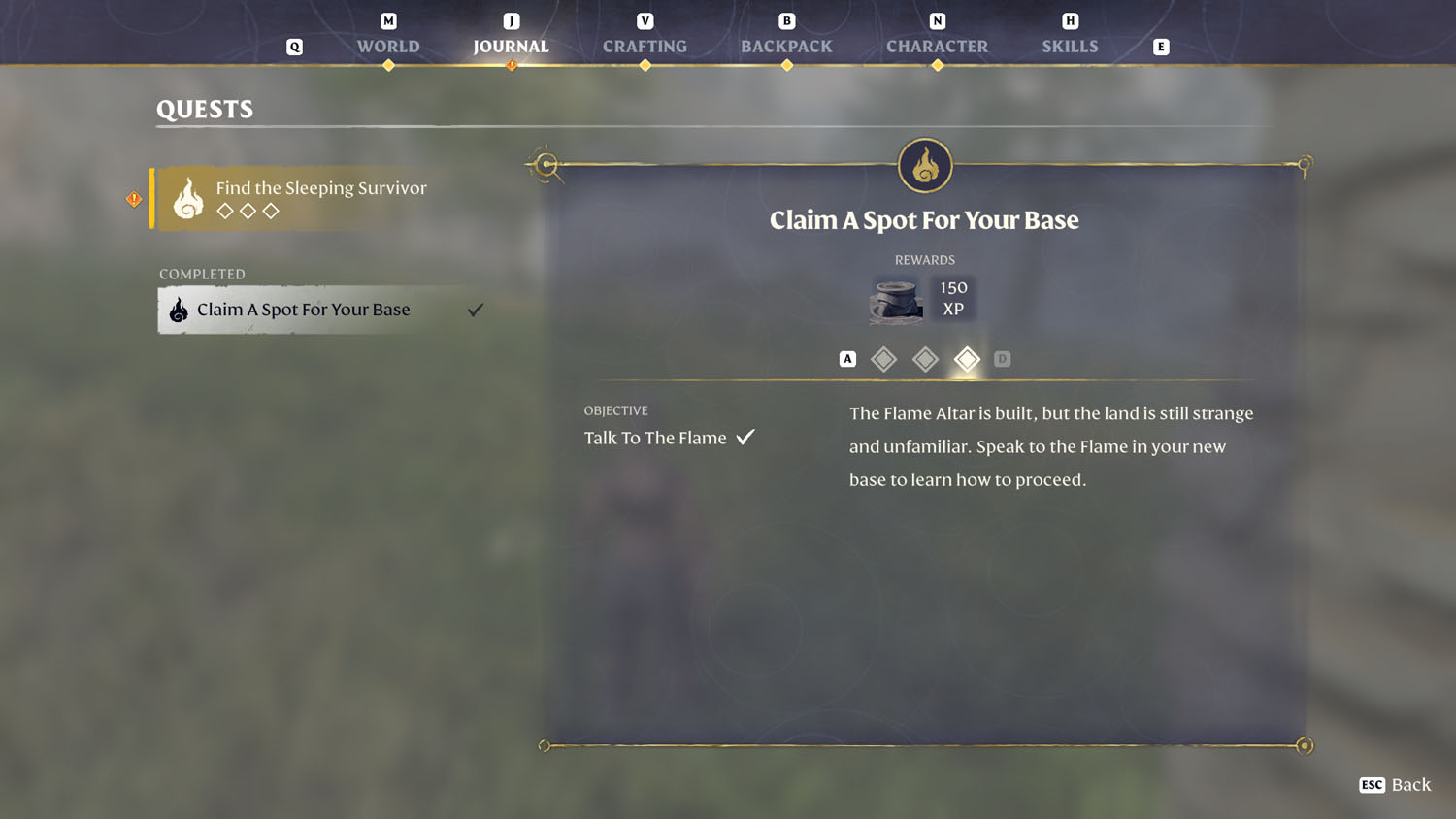Click the flame emblem atop the quest details panel
This screenshot has width=1456, height=819.
pos(924,165)
